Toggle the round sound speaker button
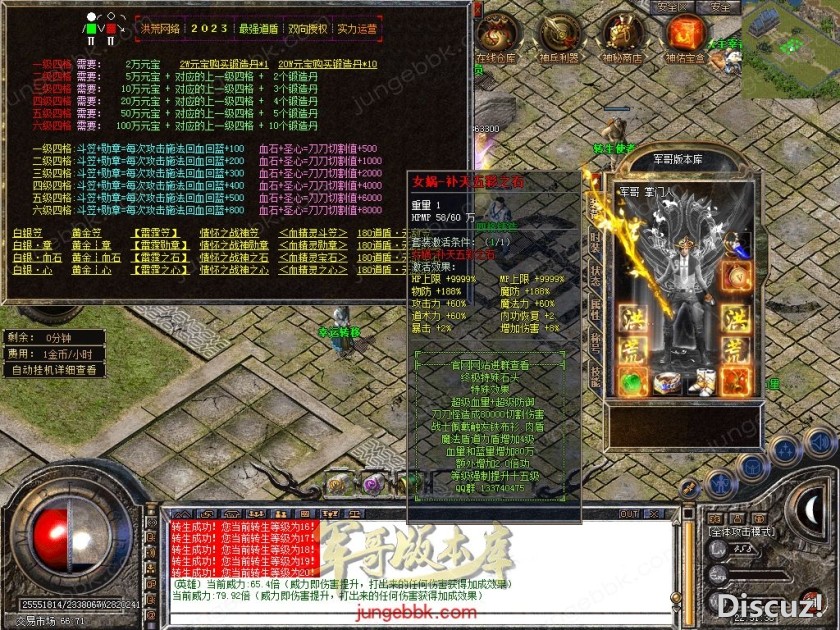Screen dimensions: 840x630 click(x=821, y=443)
